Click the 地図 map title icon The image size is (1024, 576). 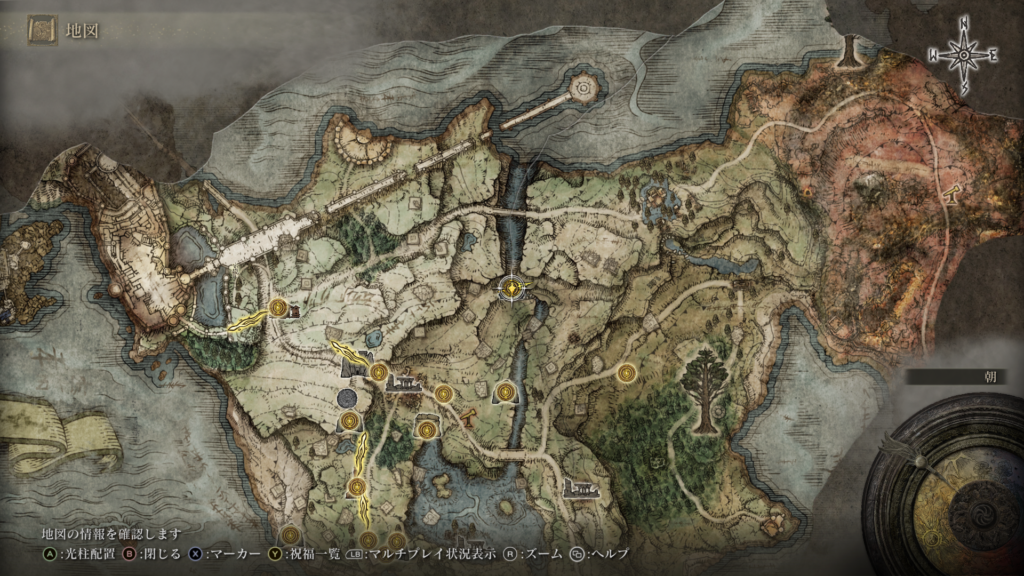pyautogui.click(x=42, y=31)
